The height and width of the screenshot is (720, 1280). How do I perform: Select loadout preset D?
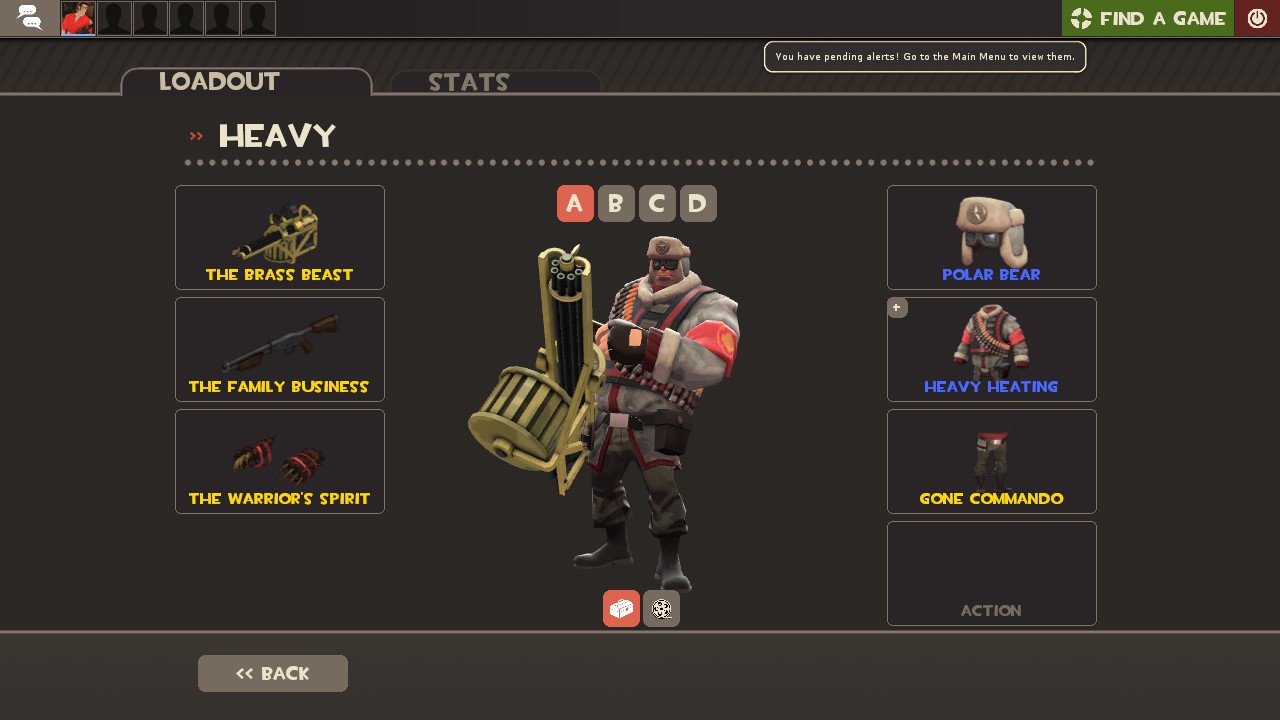pyautogui.click(x=698, y=203)
